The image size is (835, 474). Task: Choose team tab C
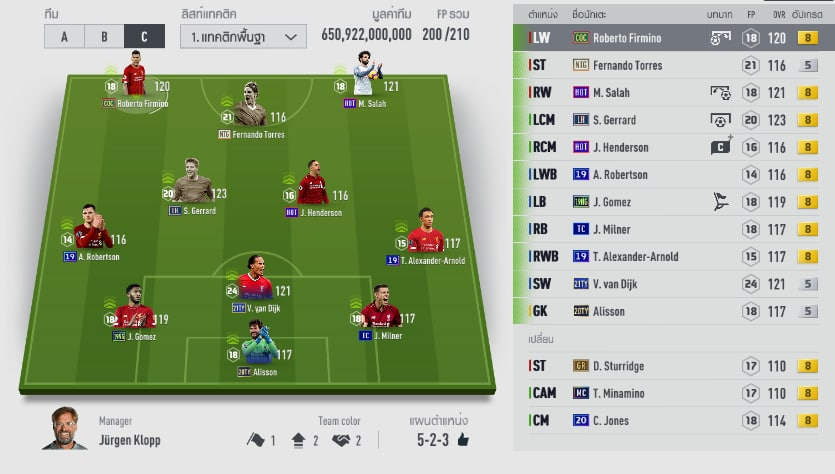pos(144,37)
